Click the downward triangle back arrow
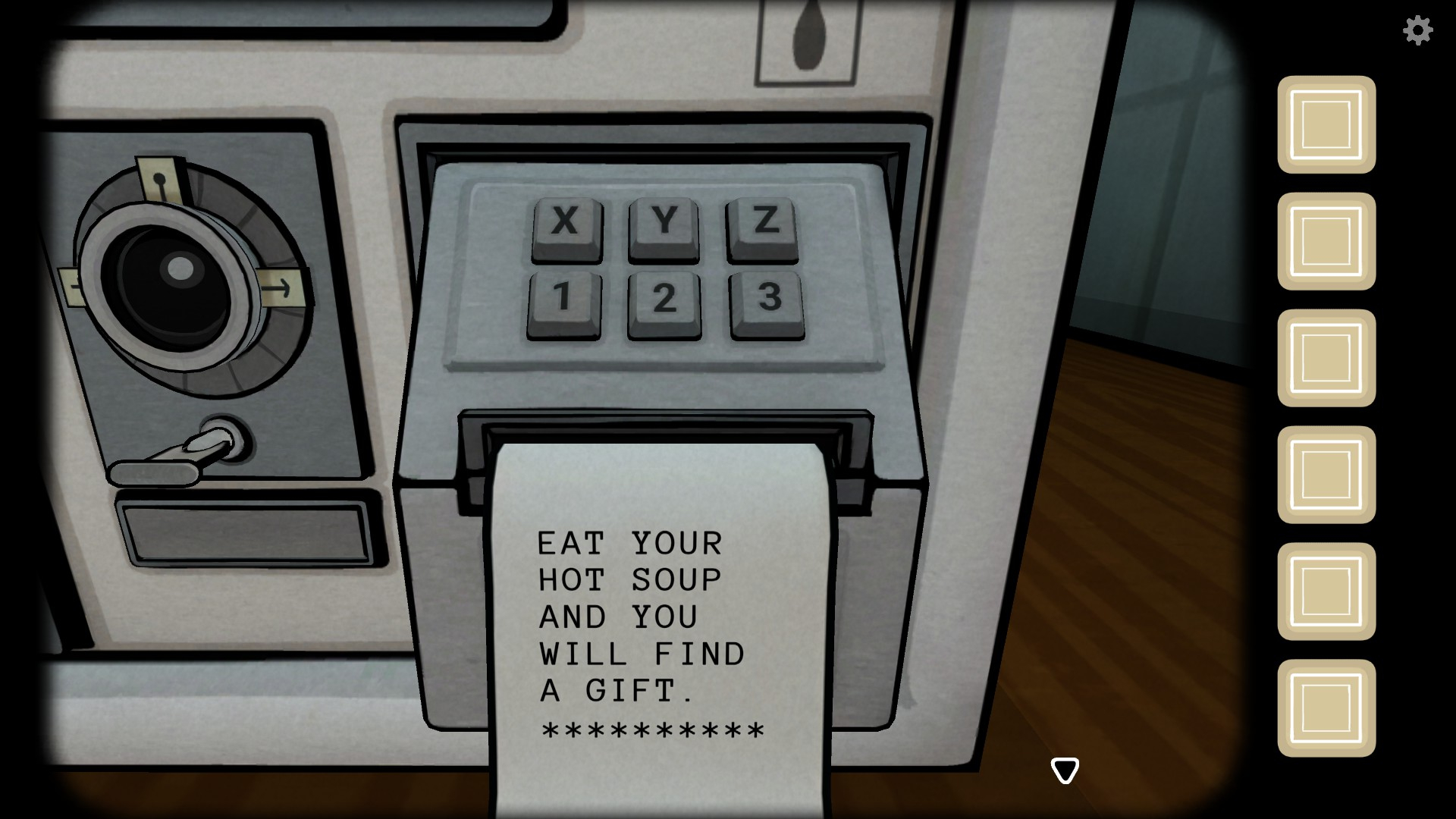Viewport: 1456px width, 819px height. pyautogui.click(x=1065, y=770)
